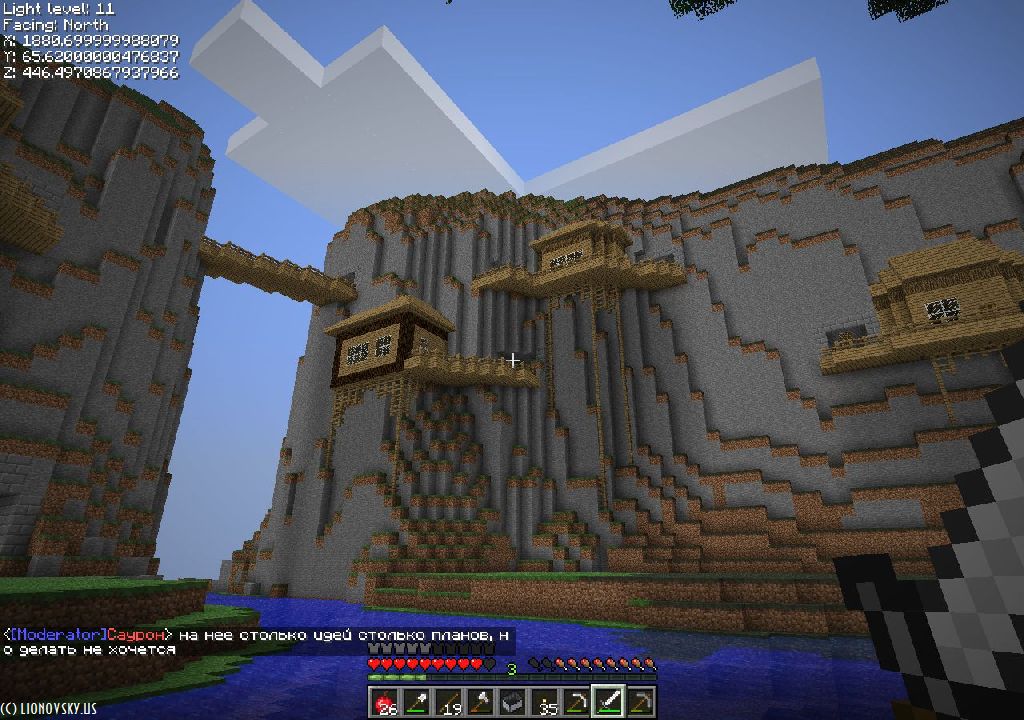
Task: Select the iron shovel hotbar slot
Action: [417, 702]
